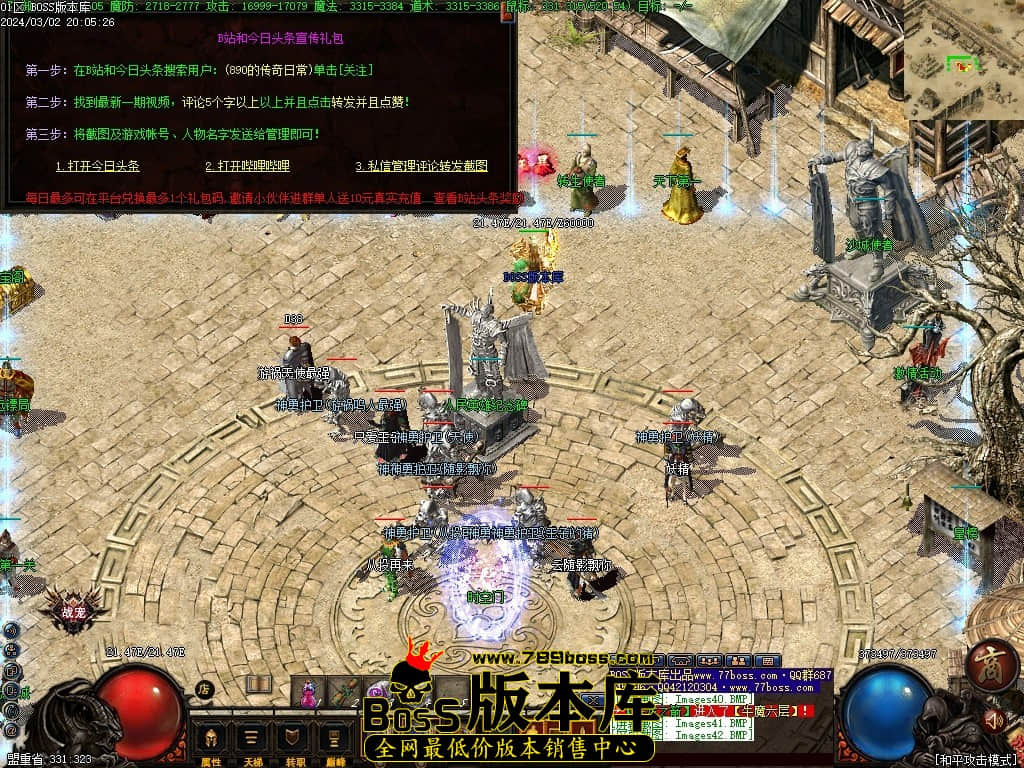The height and width of the screenshot is (768, 1024).
Task: Open the book icon above the hotbar
Action: [x=259, y=684]
